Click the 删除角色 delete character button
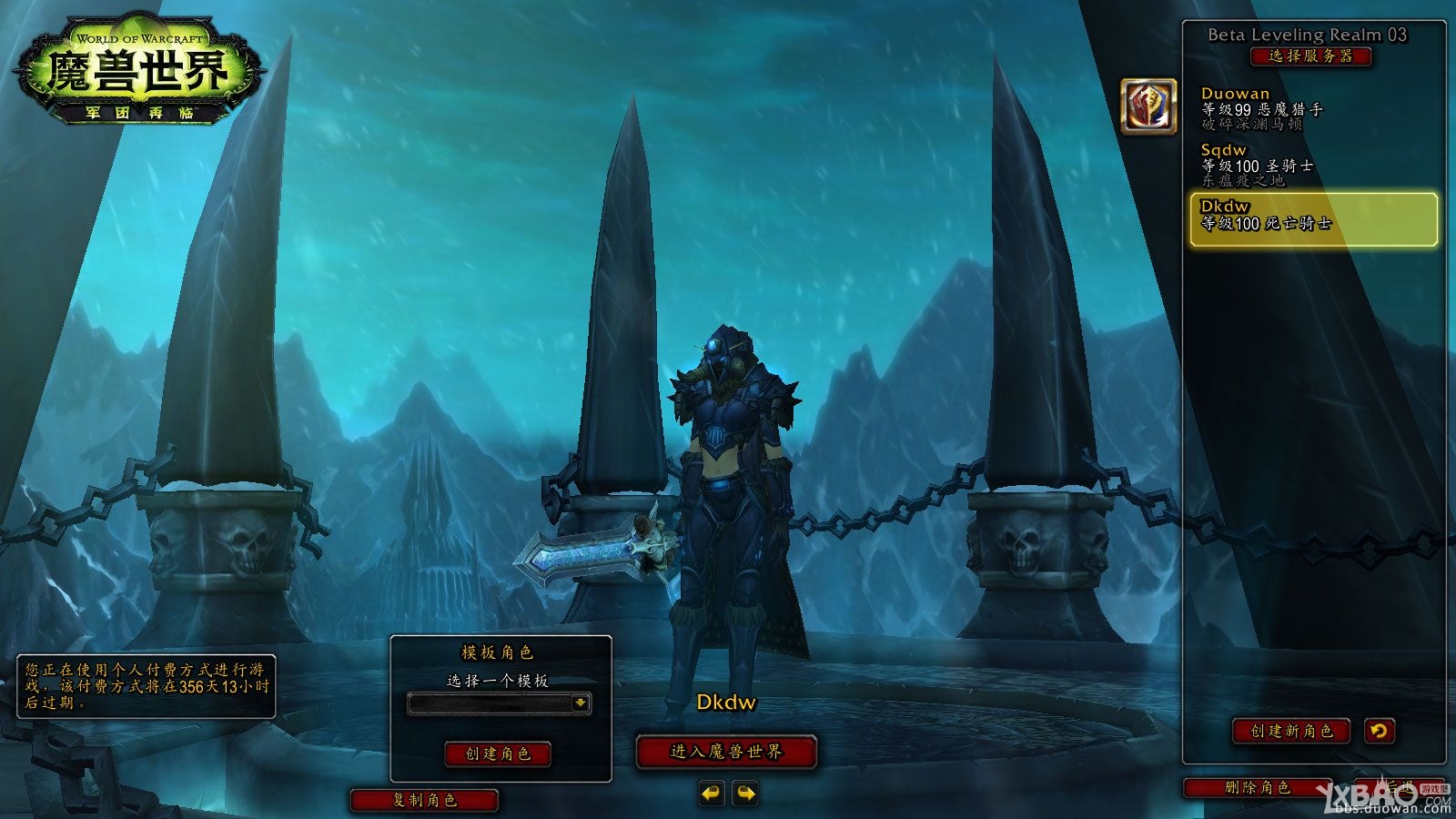Image resolution: width=1456 pixels, height=819 pixels. [x=1258, y=788]
